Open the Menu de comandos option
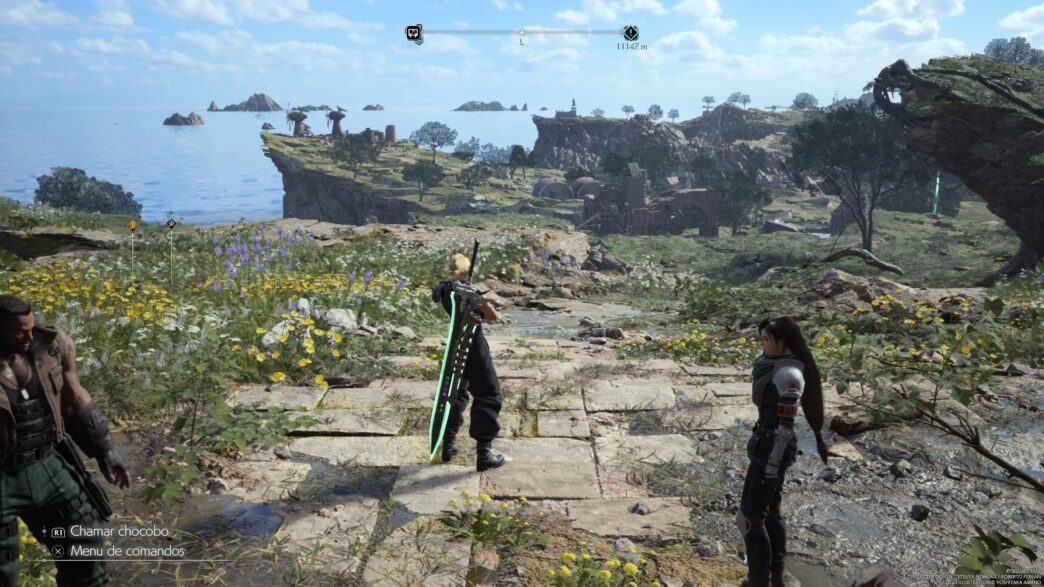1044x587 pixels. 127,551
